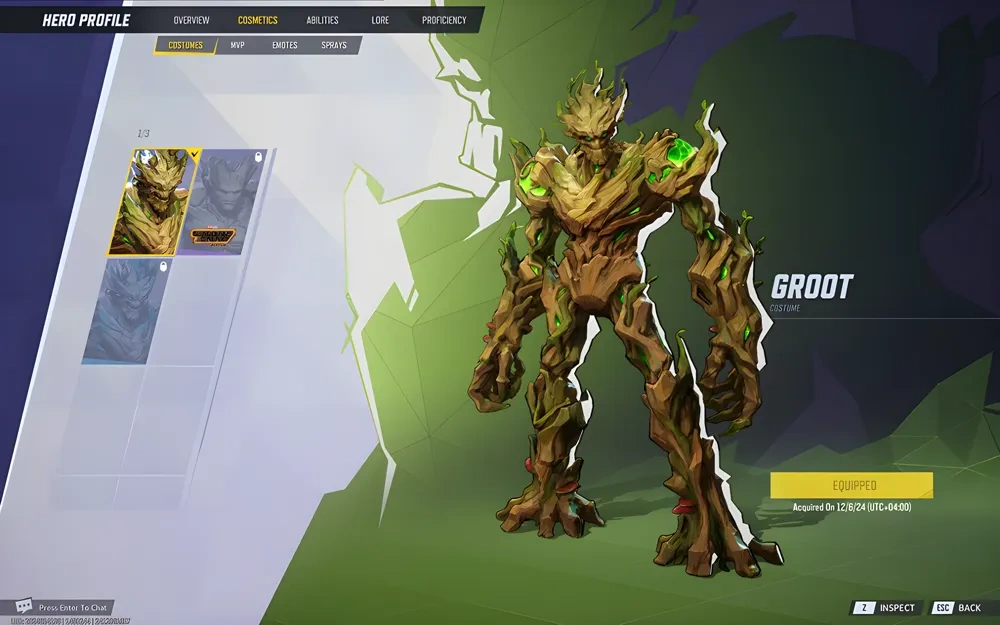Open the Overview tab

[191, 20]
